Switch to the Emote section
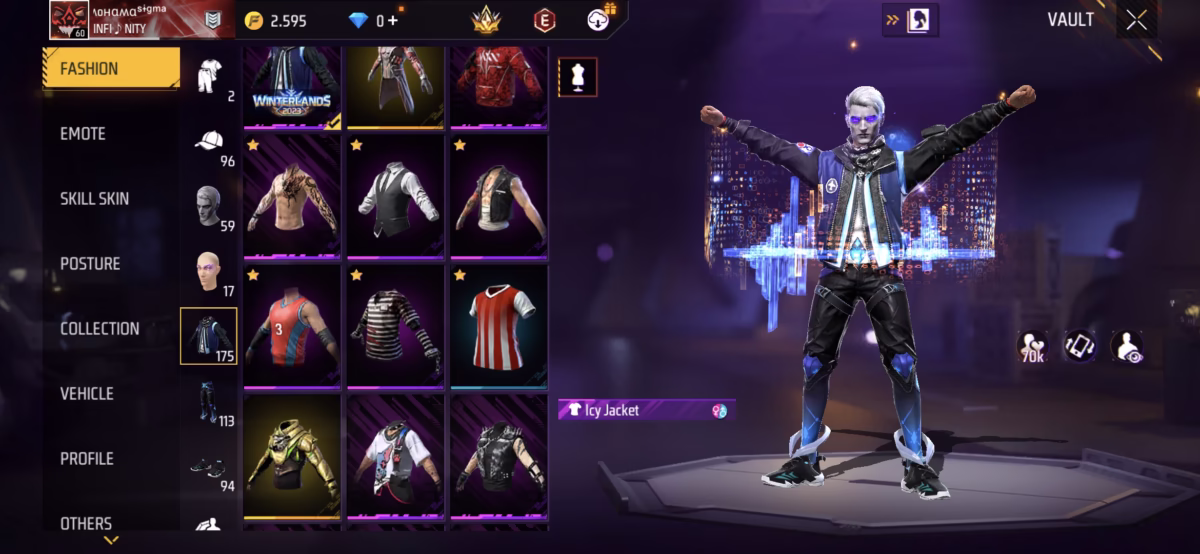 coord(83,134)
